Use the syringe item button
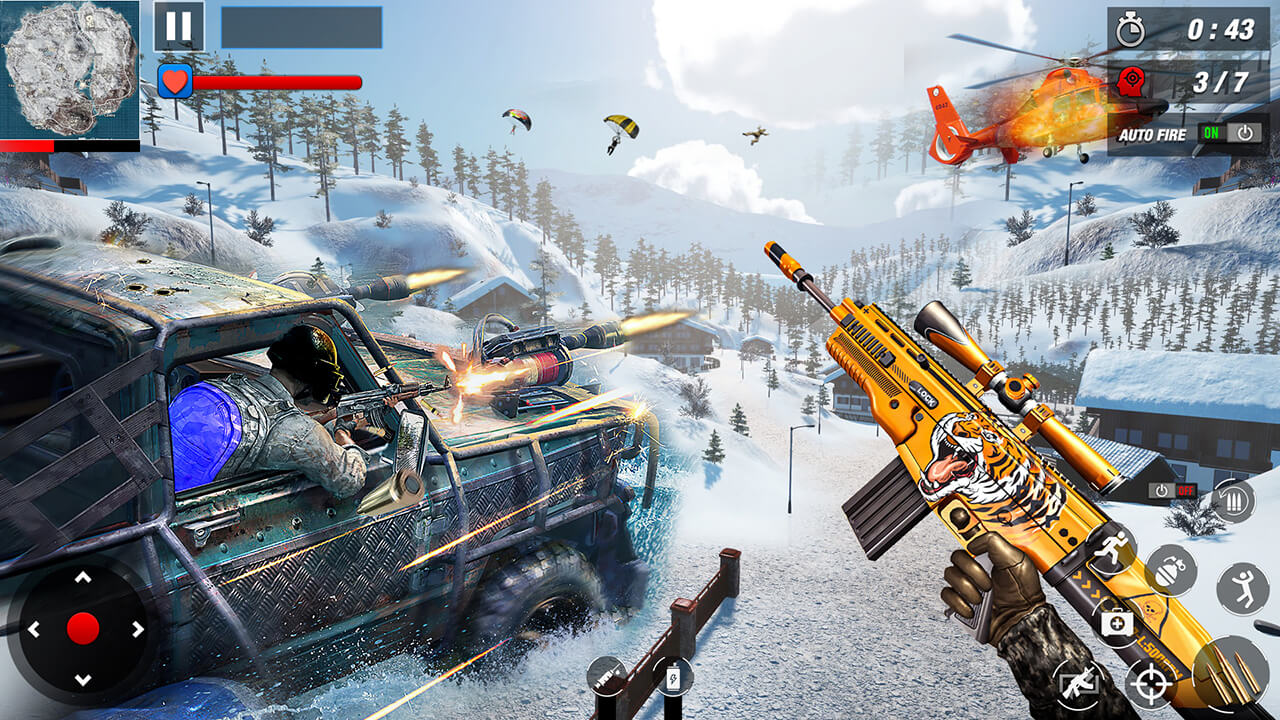Image resolution: width=1280 pixels, height=720 pixels. (606, 677)
